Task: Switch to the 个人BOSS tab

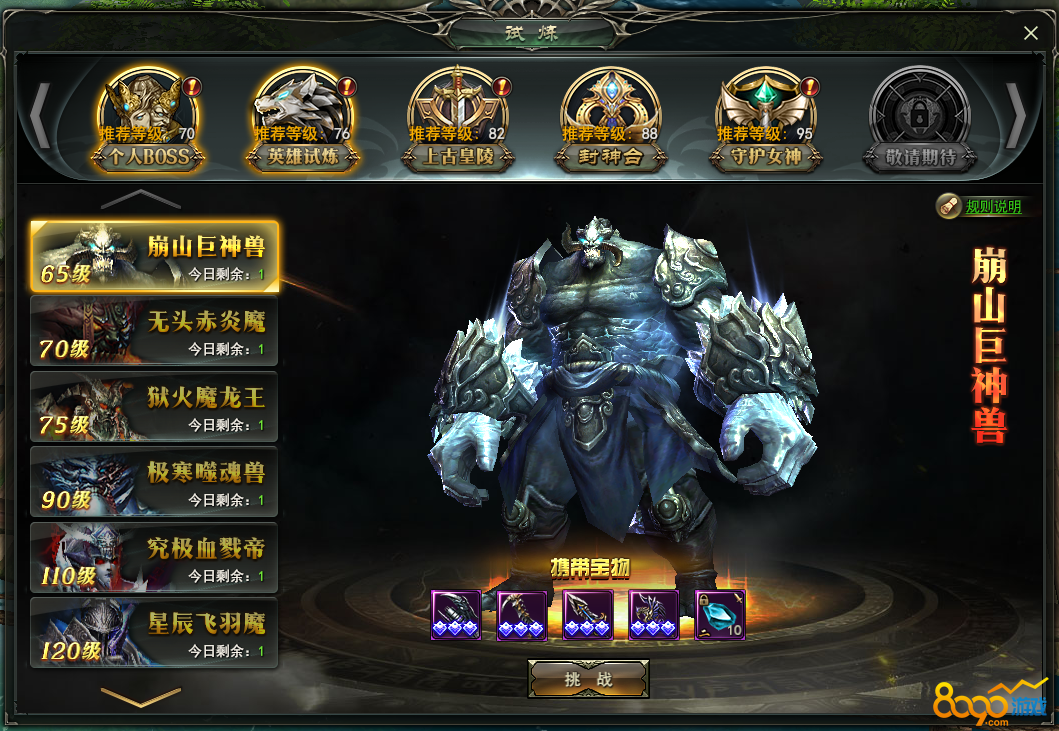Action: pyautogui.click(x=149, y=122)
